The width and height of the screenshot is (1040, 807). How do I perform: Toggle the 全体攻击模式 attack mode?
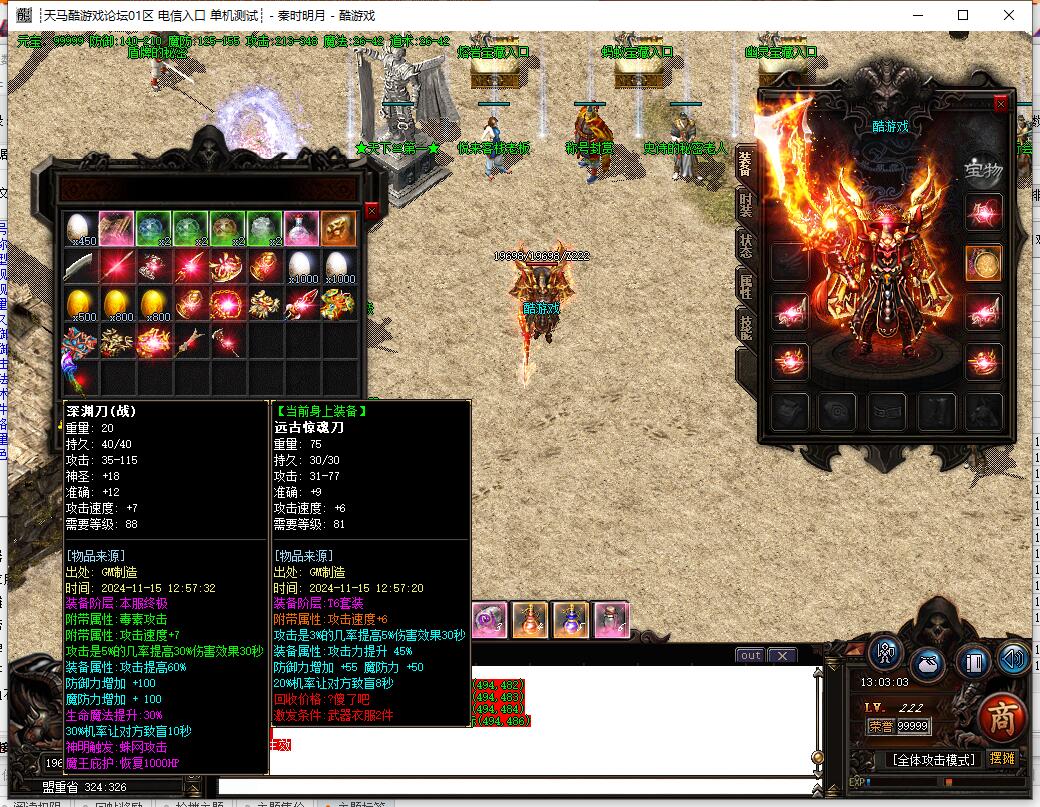click(933, 760)
